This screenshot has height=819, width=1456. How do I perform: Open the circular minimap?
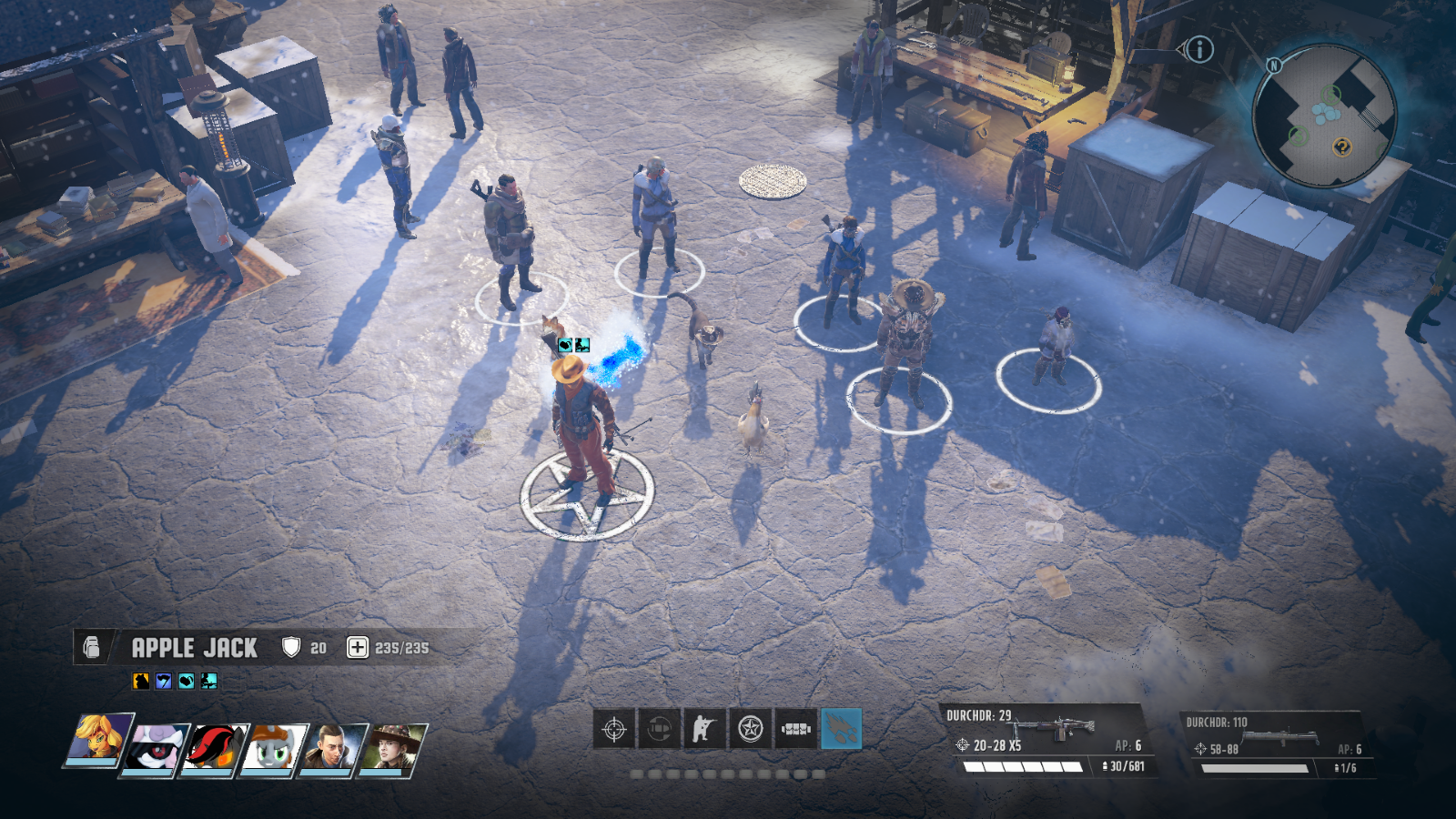coord(1324,115)
